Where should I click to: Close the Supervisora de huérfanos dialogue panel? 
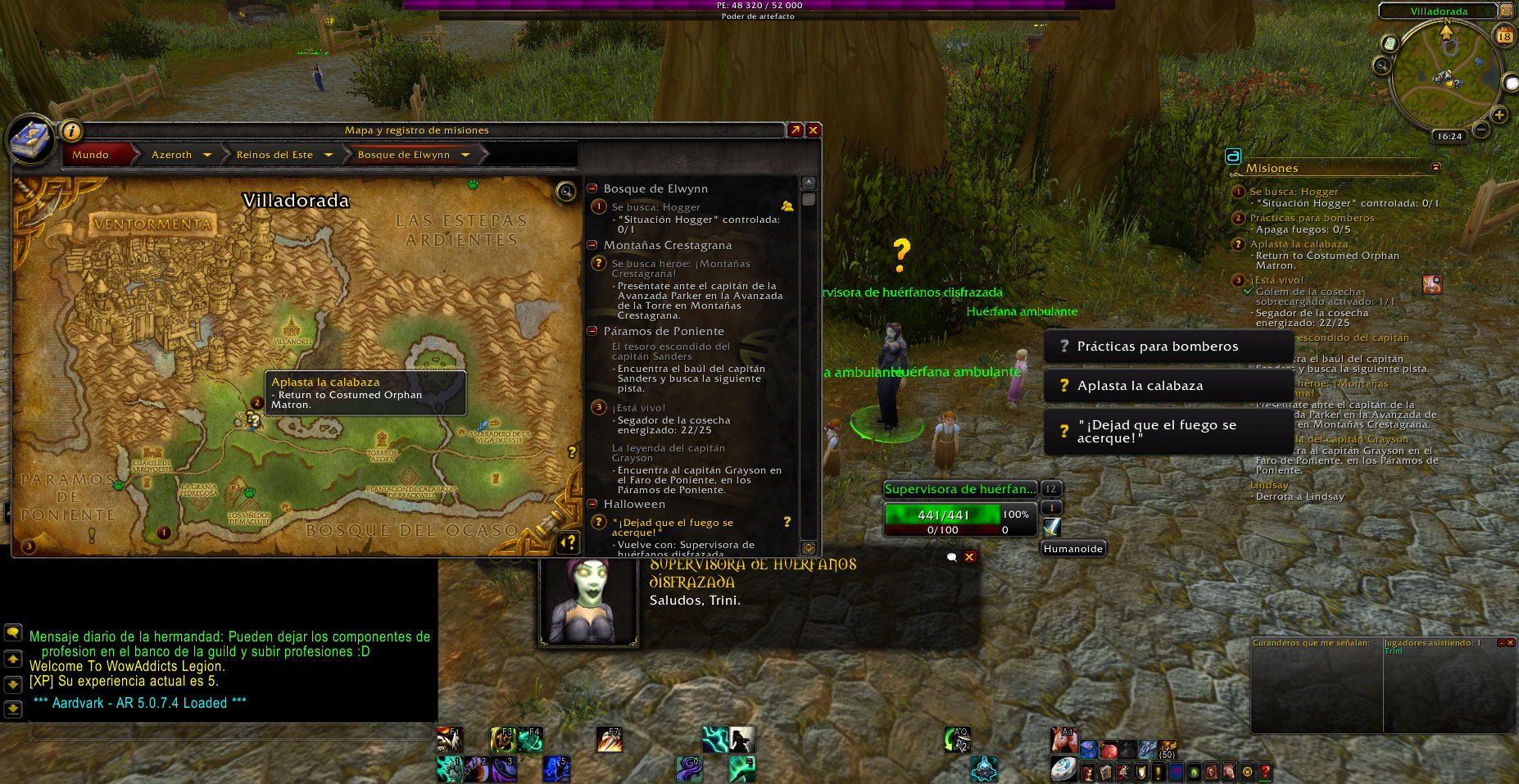pos(969,557)
